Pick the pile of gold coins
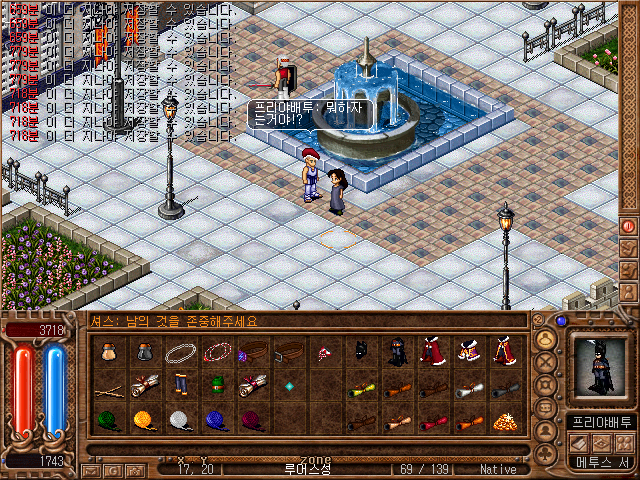 click(505, 420)
